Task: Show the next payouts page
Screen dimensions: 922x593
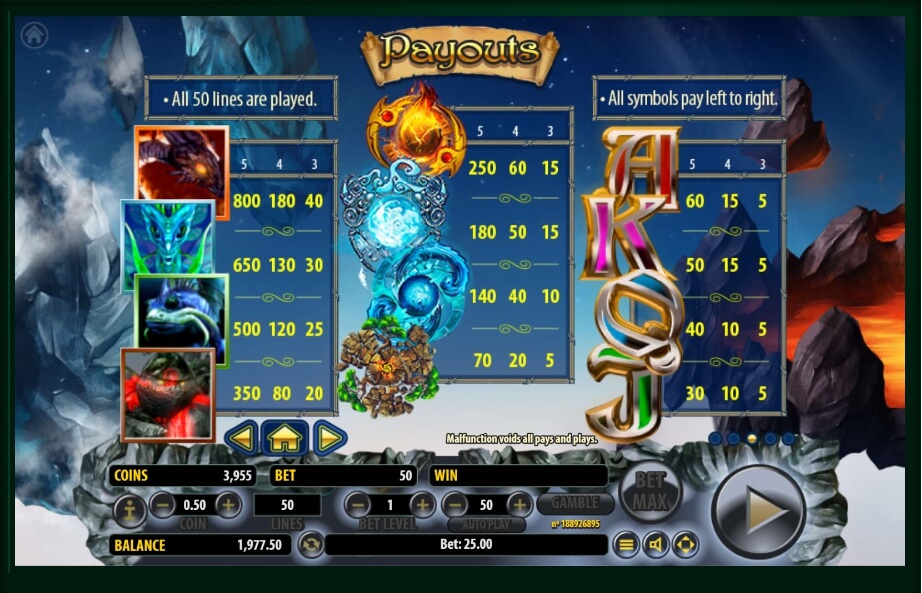Action: [329, 437]
